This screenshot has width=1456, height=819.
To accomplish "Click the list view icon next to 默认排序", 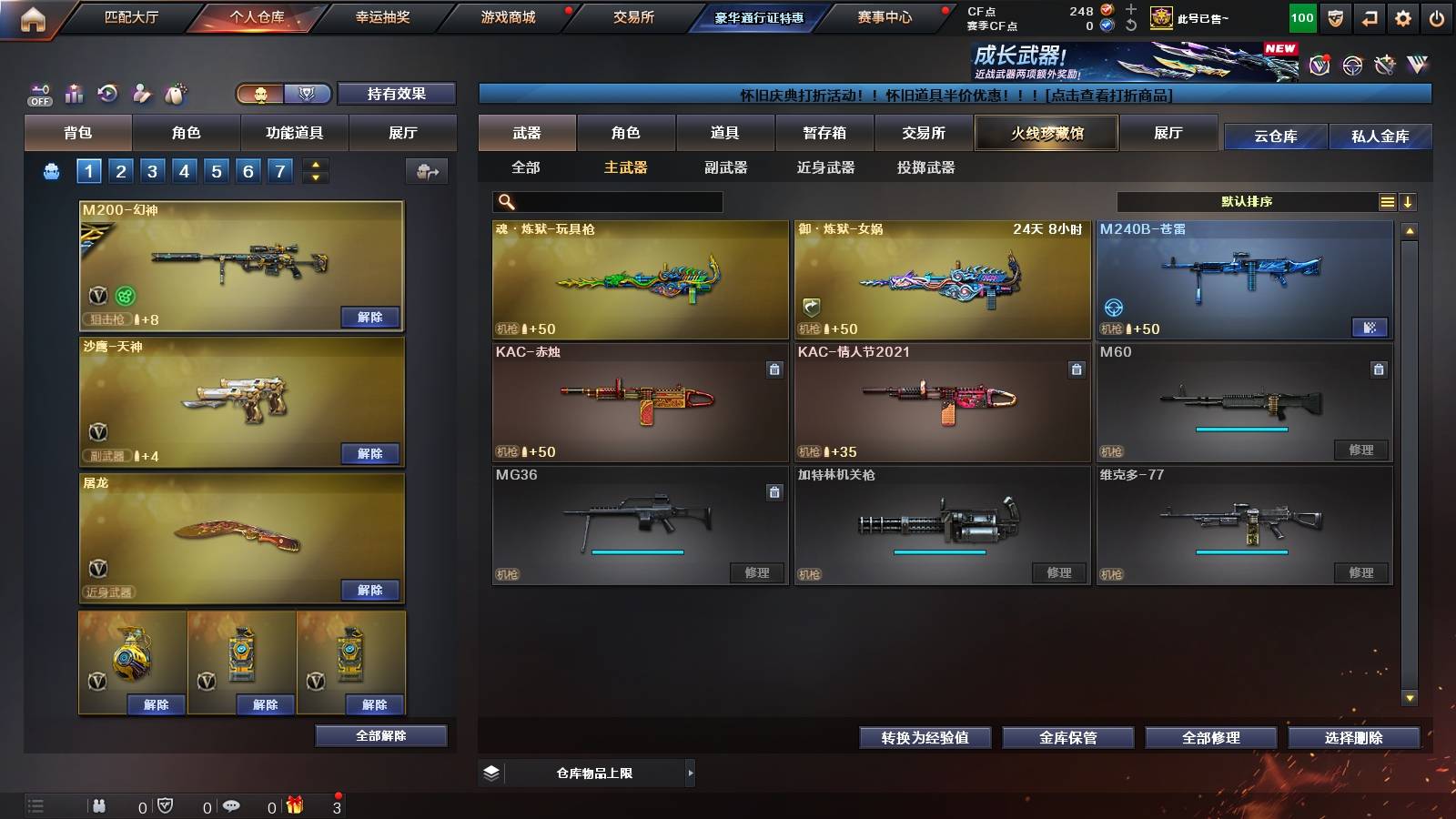I will (1385, 201).
